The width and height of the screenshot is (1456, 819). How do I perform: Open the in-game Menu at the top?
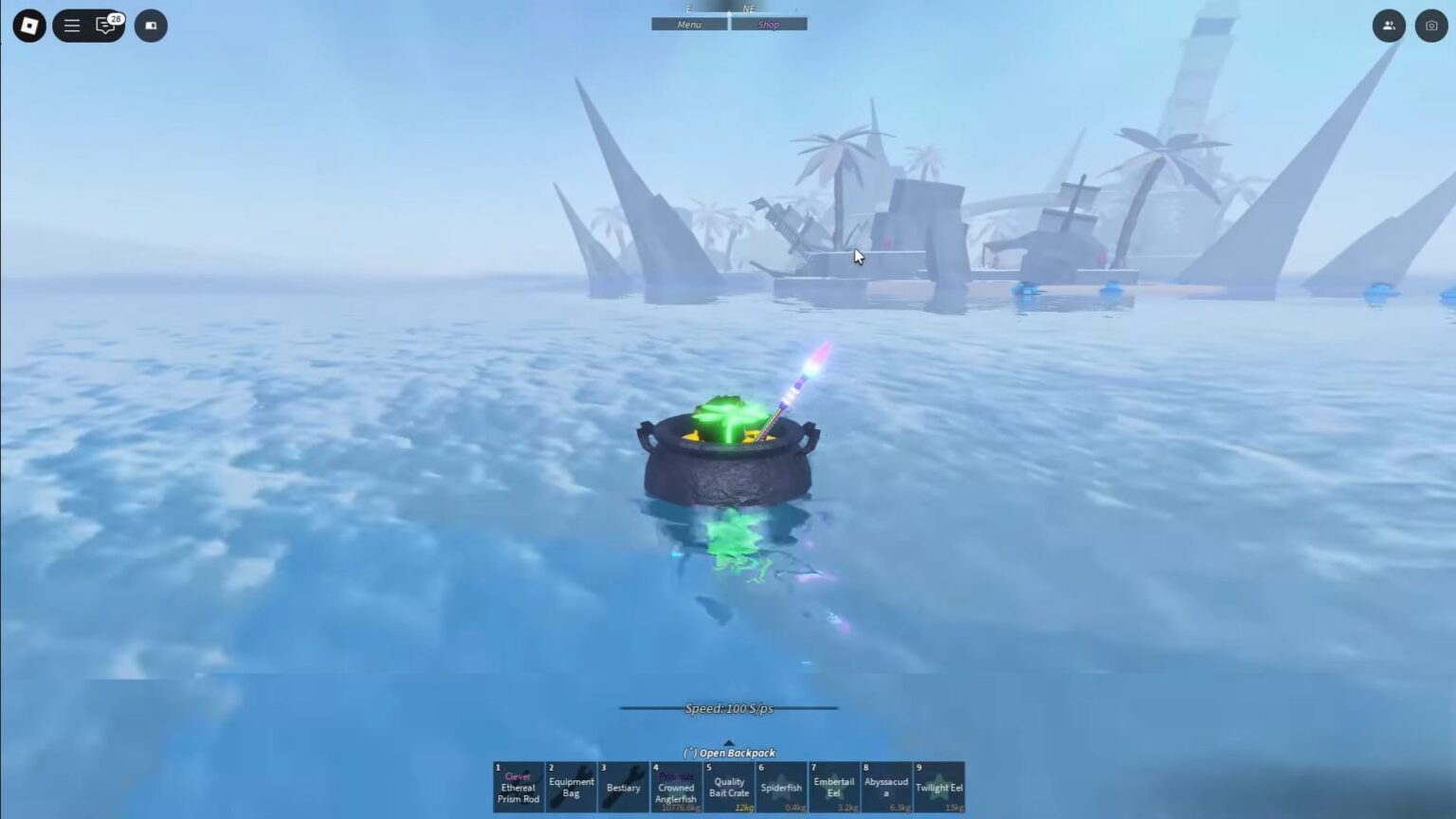pos(689,24)
